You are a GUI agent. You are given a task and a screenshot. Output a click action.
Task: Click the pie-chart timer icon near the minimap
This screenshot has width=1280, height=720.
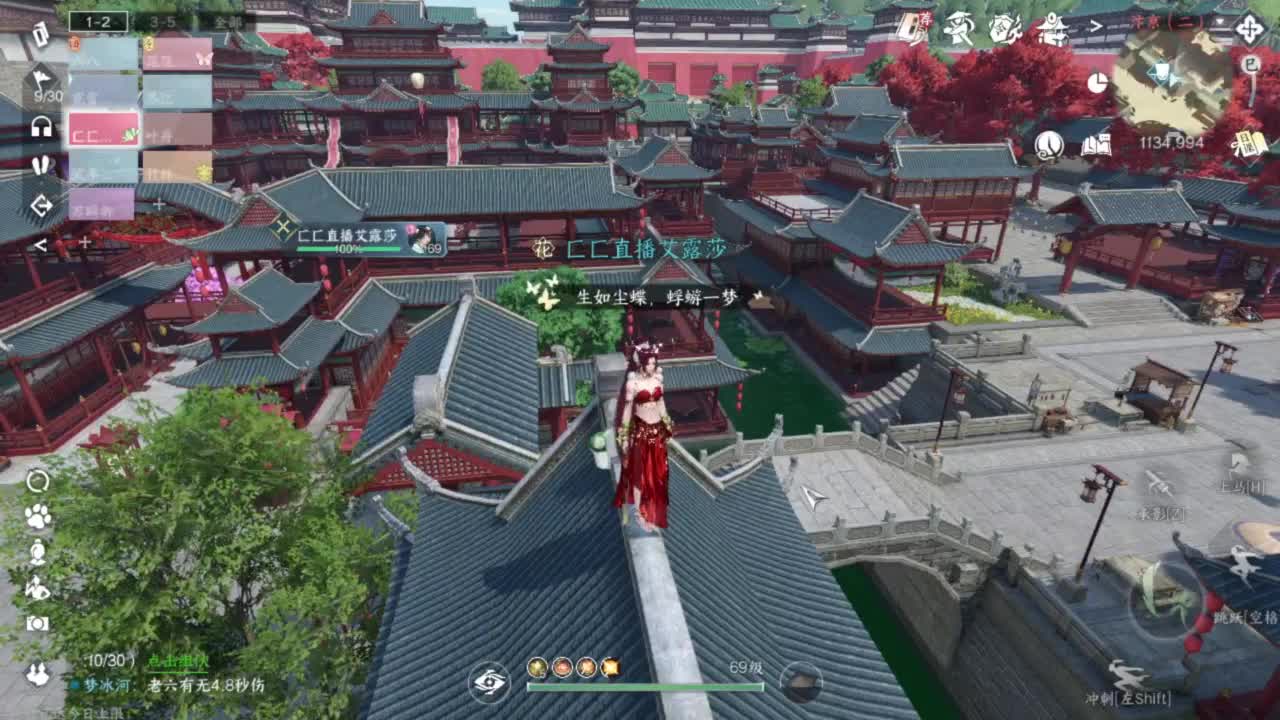[x=1097, y=84]
